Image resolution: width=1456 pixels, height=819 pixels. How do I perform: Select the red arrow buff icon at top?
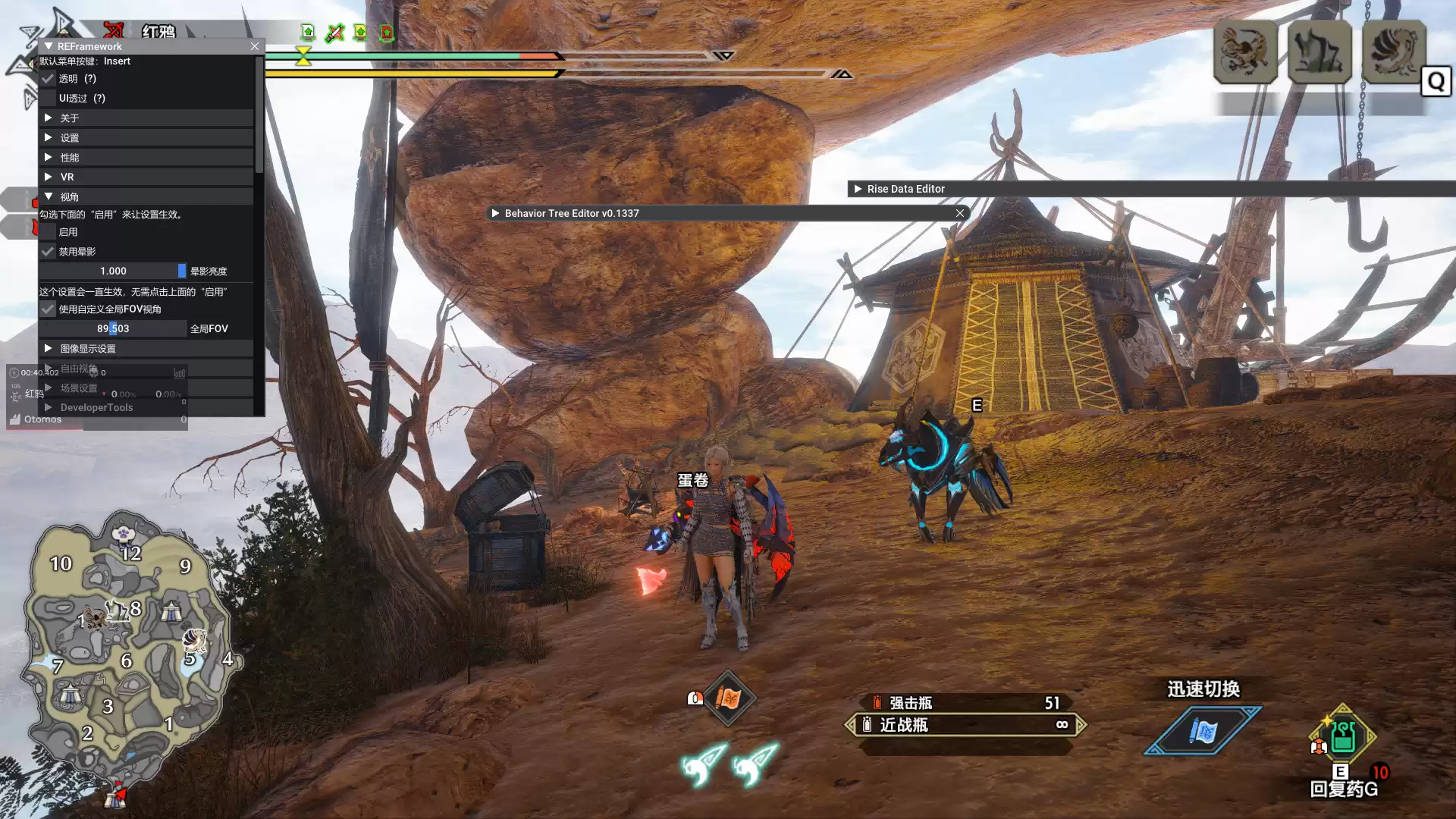[x=387, y=33]
